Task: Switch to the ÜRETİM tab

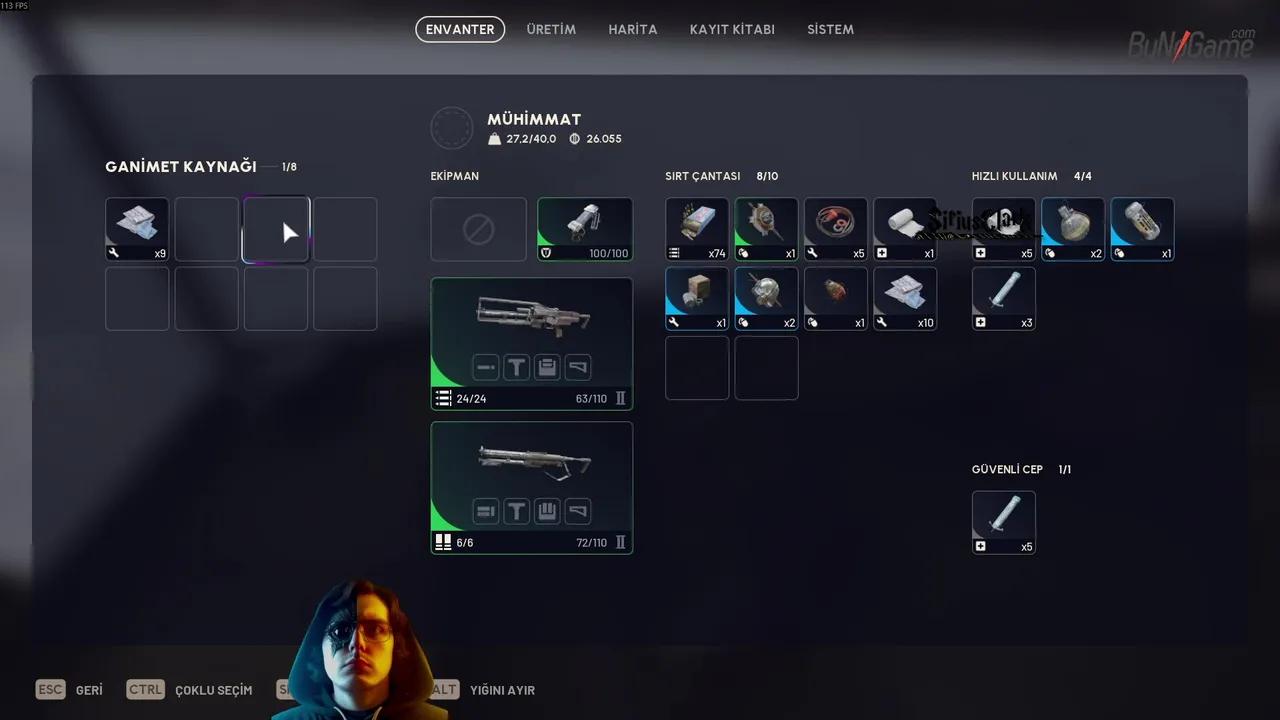Action: 551,29
